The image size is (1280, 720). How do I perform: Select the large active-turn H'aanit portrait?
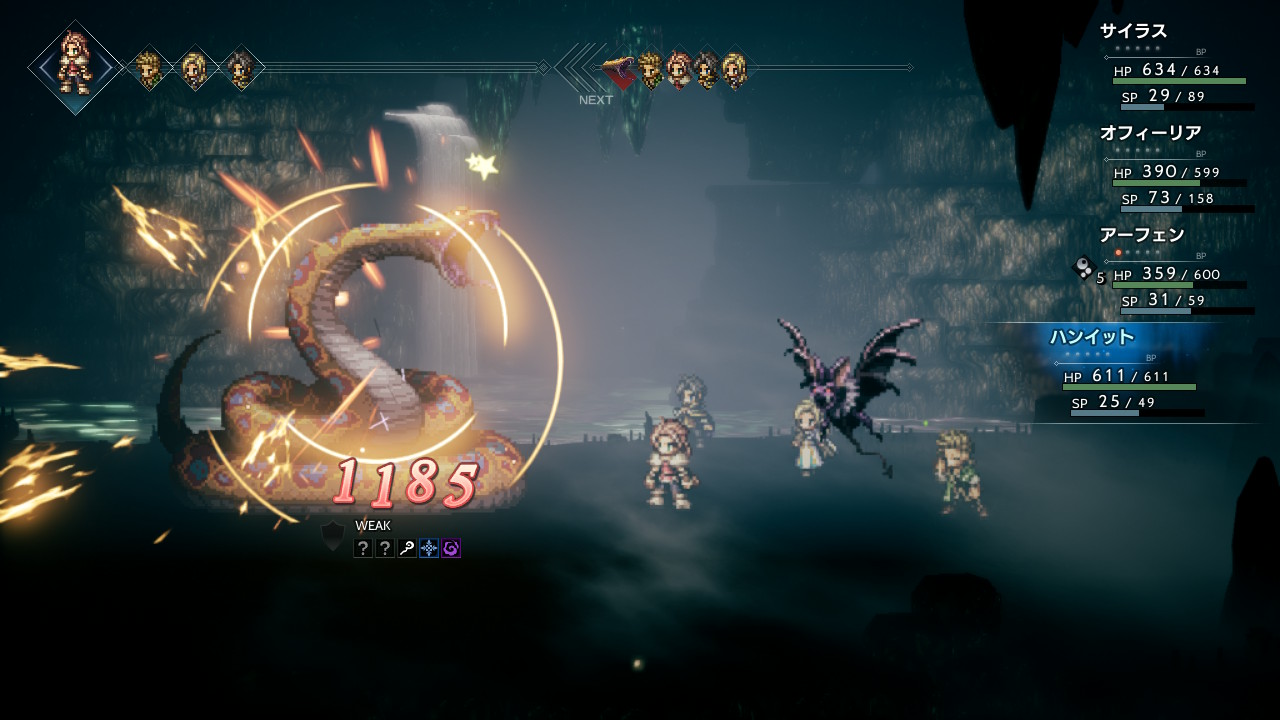click(75, 67)
